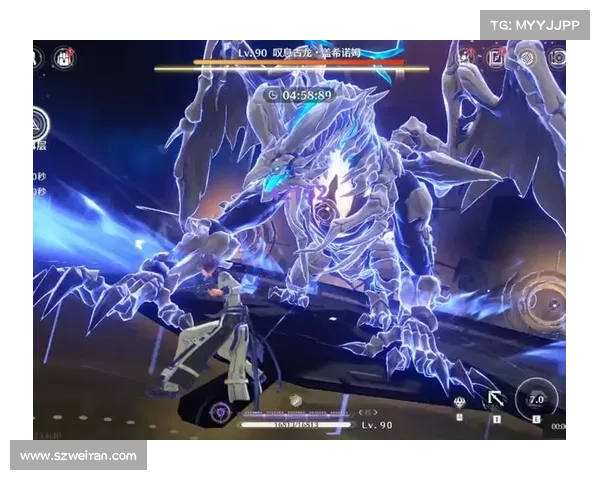This screenshot has width=600, height=480.
Task: Open the spiral icon in the top-right corner
Action: pos(527,58)
